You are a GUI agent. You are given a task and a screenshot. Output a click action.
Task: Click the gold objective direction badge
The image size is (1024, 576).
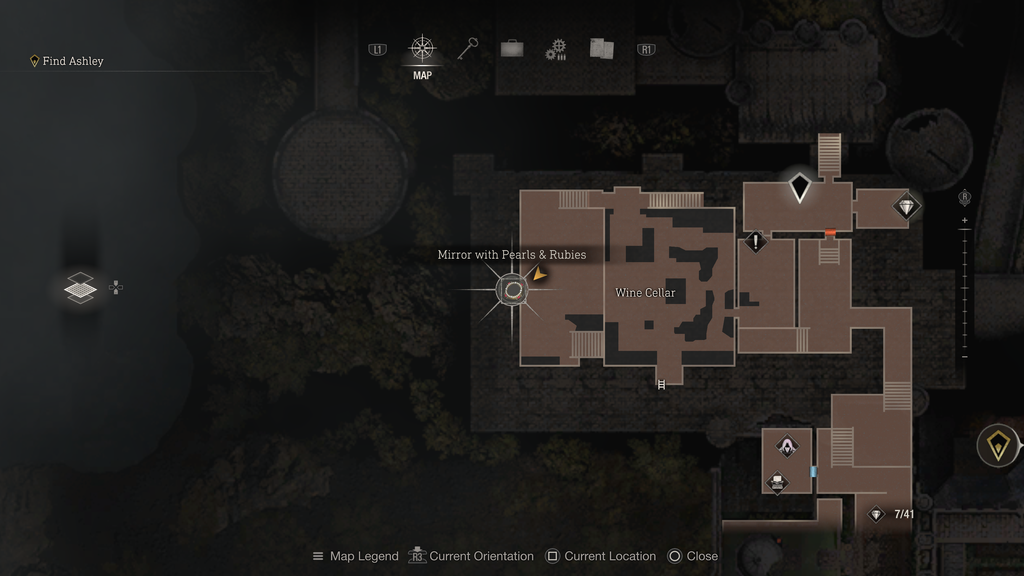(997, 445)
